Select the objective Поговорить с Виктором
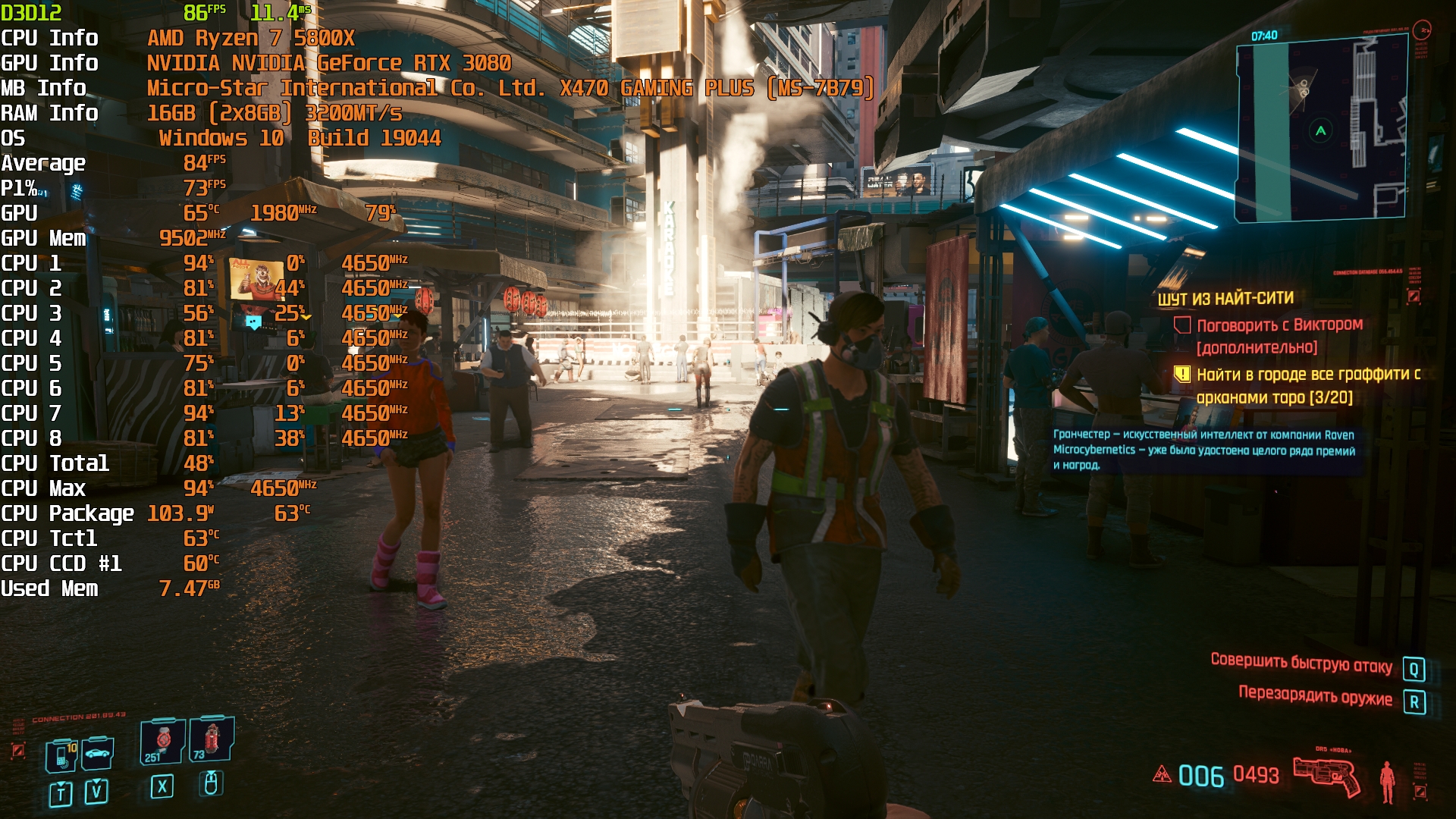The image size is (1456, 819). [1279, 325]
